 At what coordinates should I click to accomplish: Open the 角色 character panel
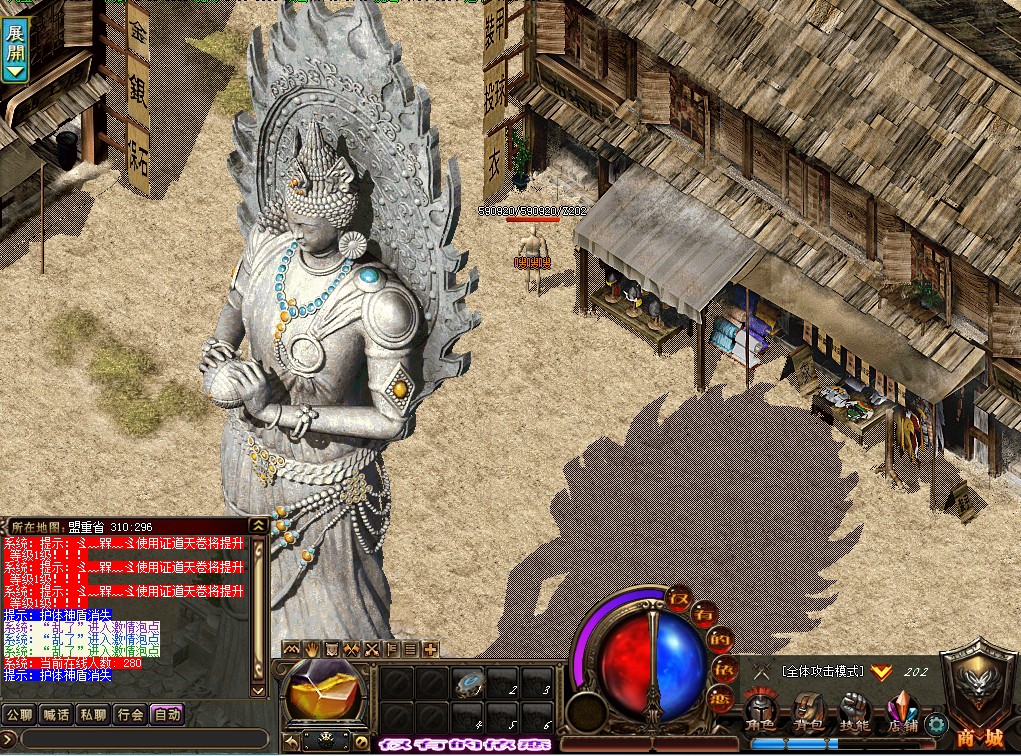point(760,712)
